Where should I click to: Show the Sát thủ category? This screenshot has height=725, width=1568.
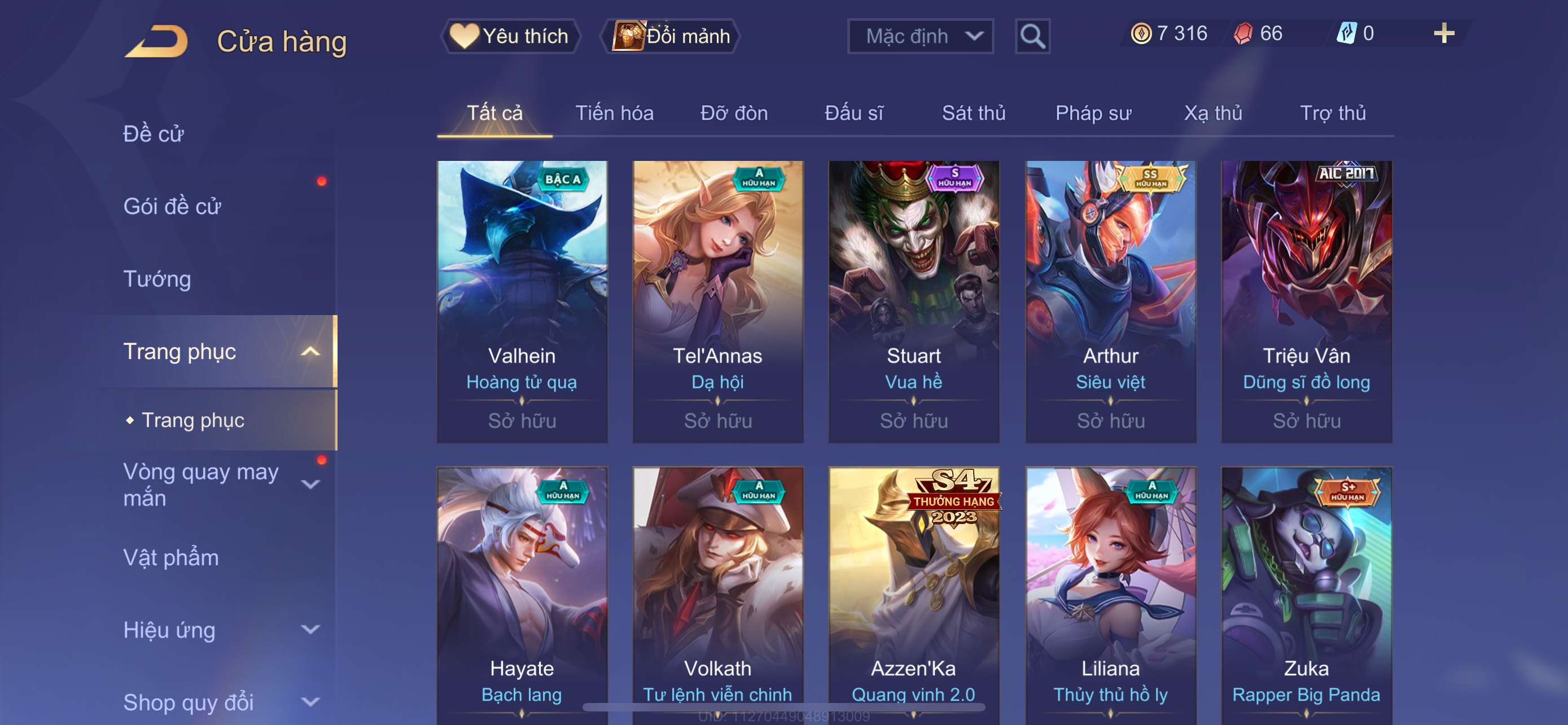point(973,113)
